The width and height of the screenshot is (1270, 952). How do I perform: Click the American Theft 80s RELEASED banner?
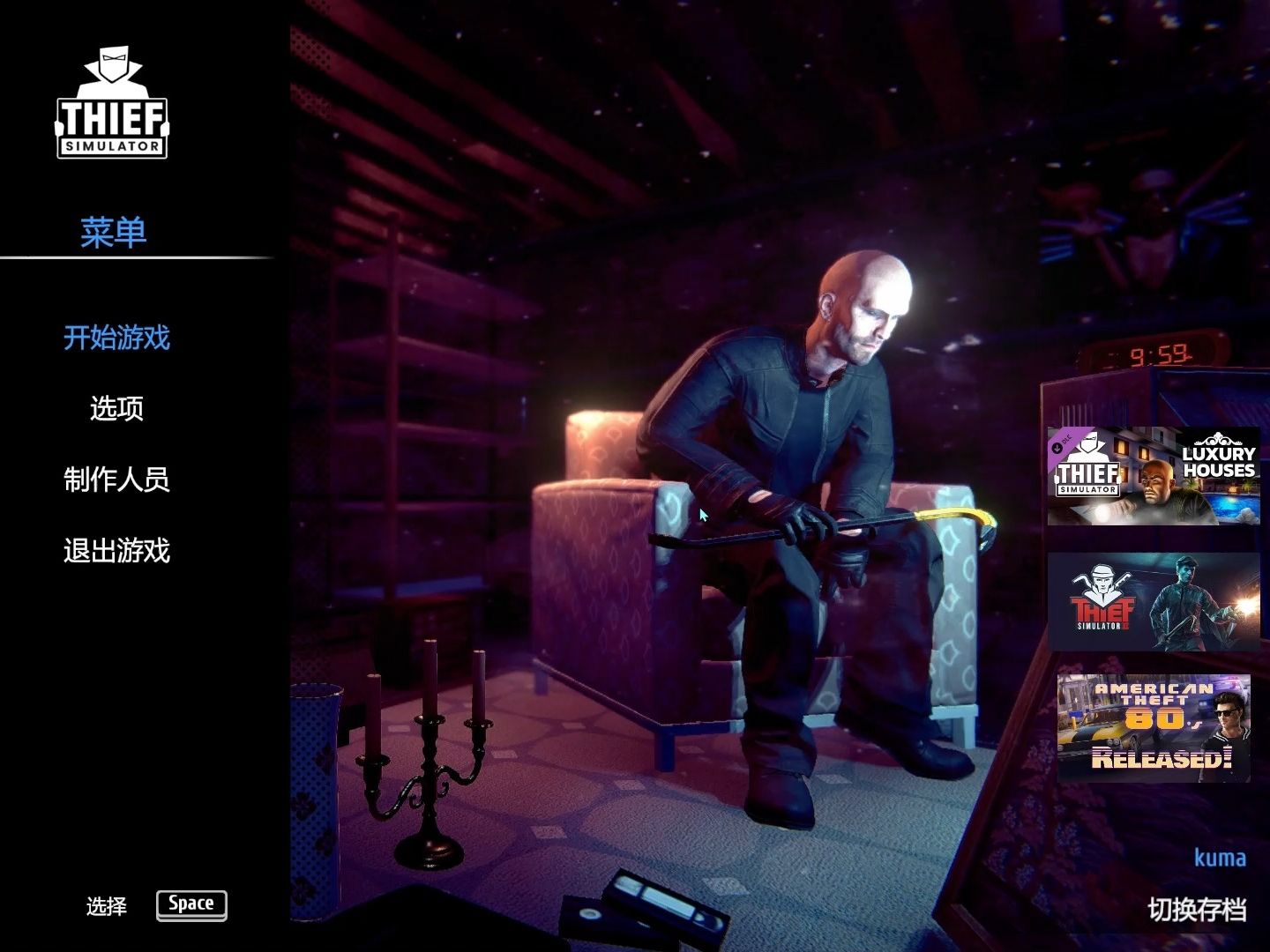click(x=1155, y=726)
